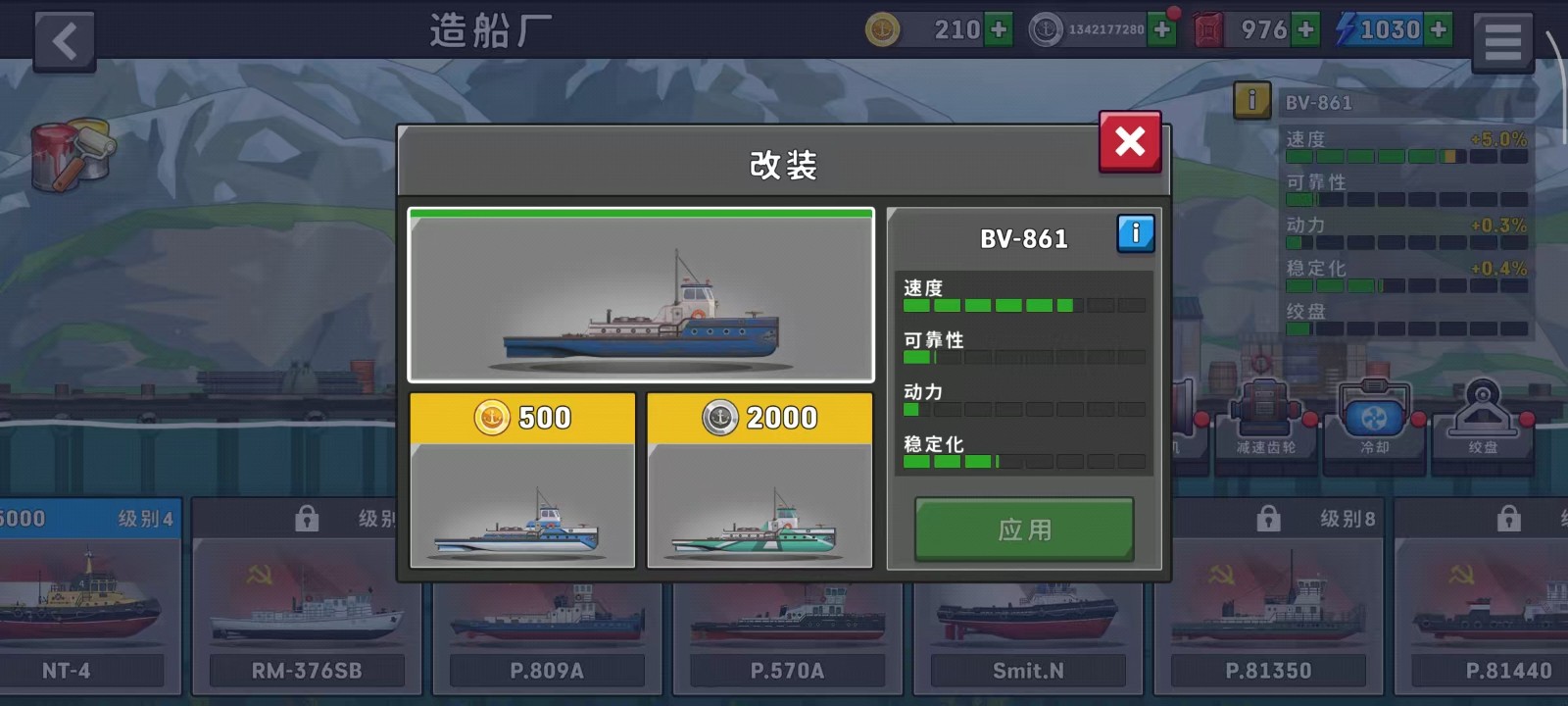Choose the 500 gold coin skin
1568x706 pixels.
coord(522,480)
